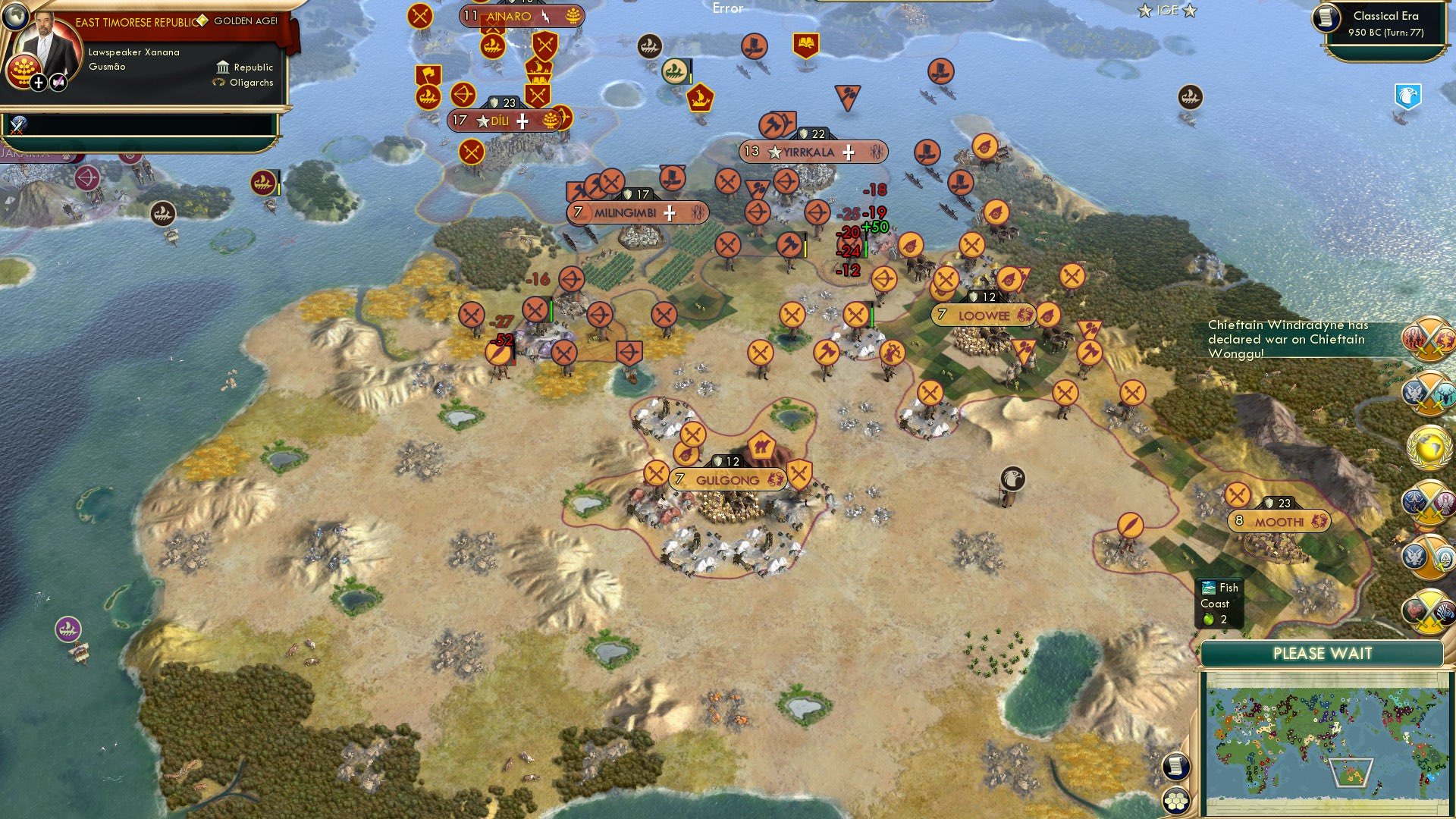Click the hexagon icon in the bottom-right corner
The width and height of the screenshot is (1456, 819).
[x=1176, y=801]
